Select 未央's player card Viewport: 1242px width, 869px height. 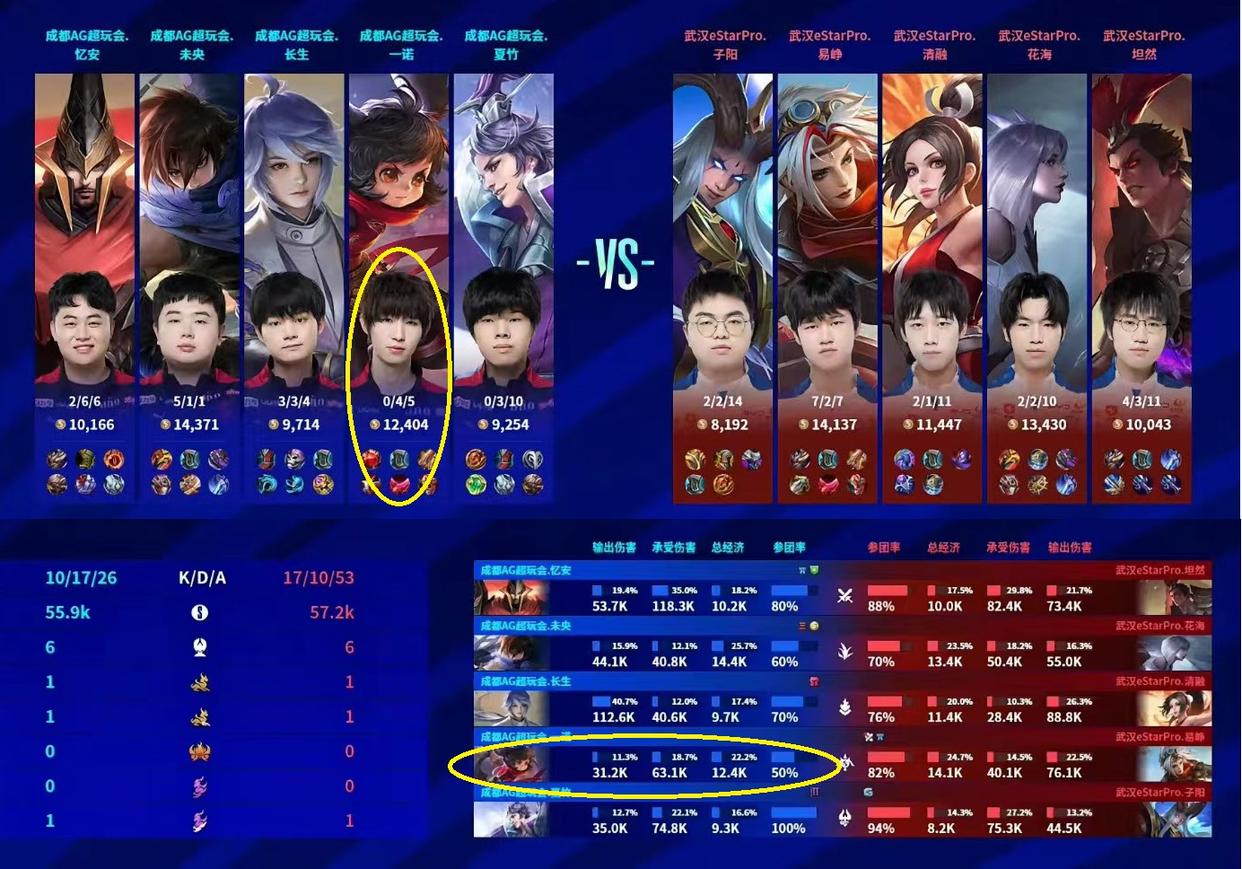(189, 285)
